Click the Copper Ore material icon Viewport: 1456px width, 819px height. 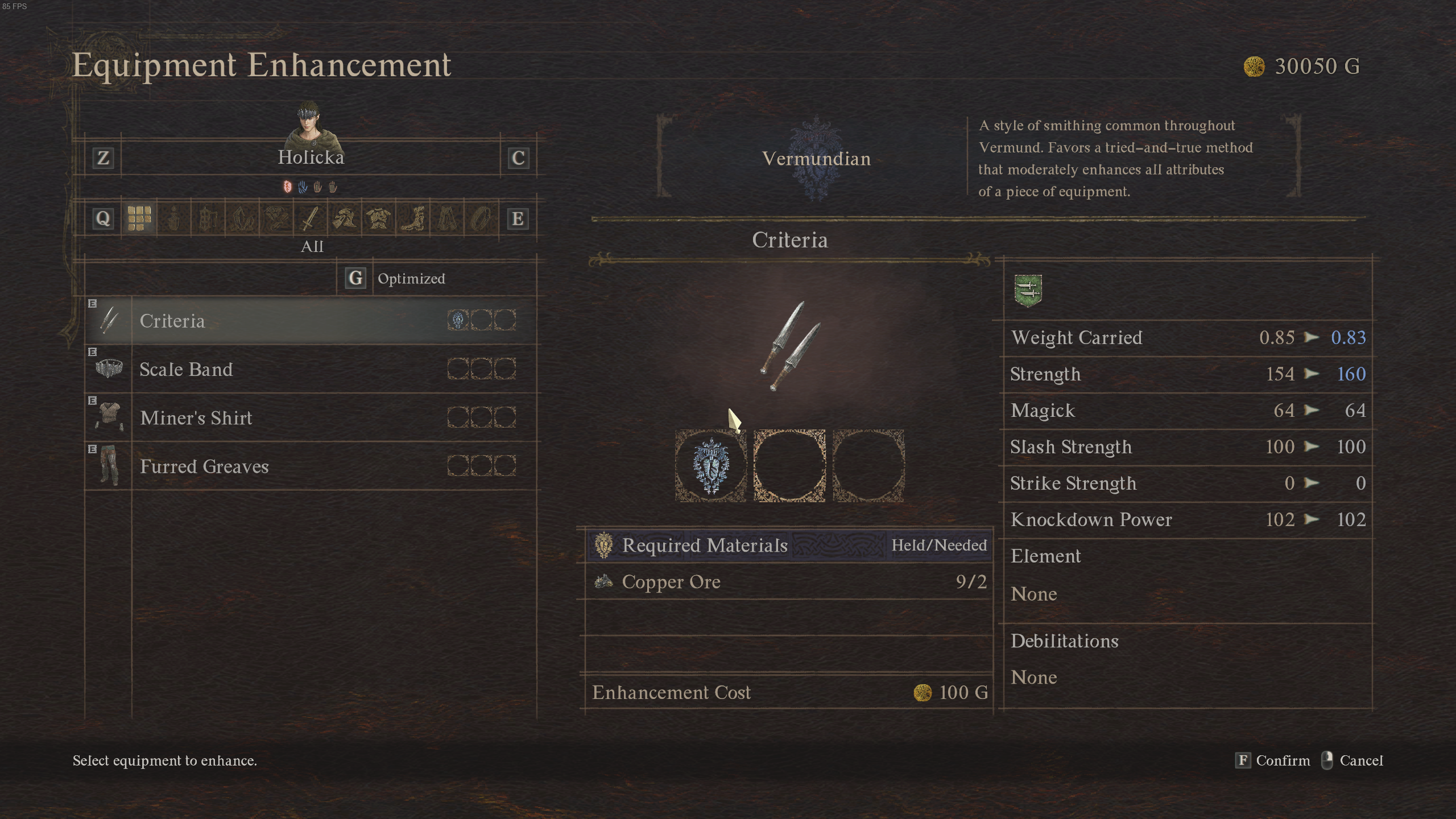point(605,582)
